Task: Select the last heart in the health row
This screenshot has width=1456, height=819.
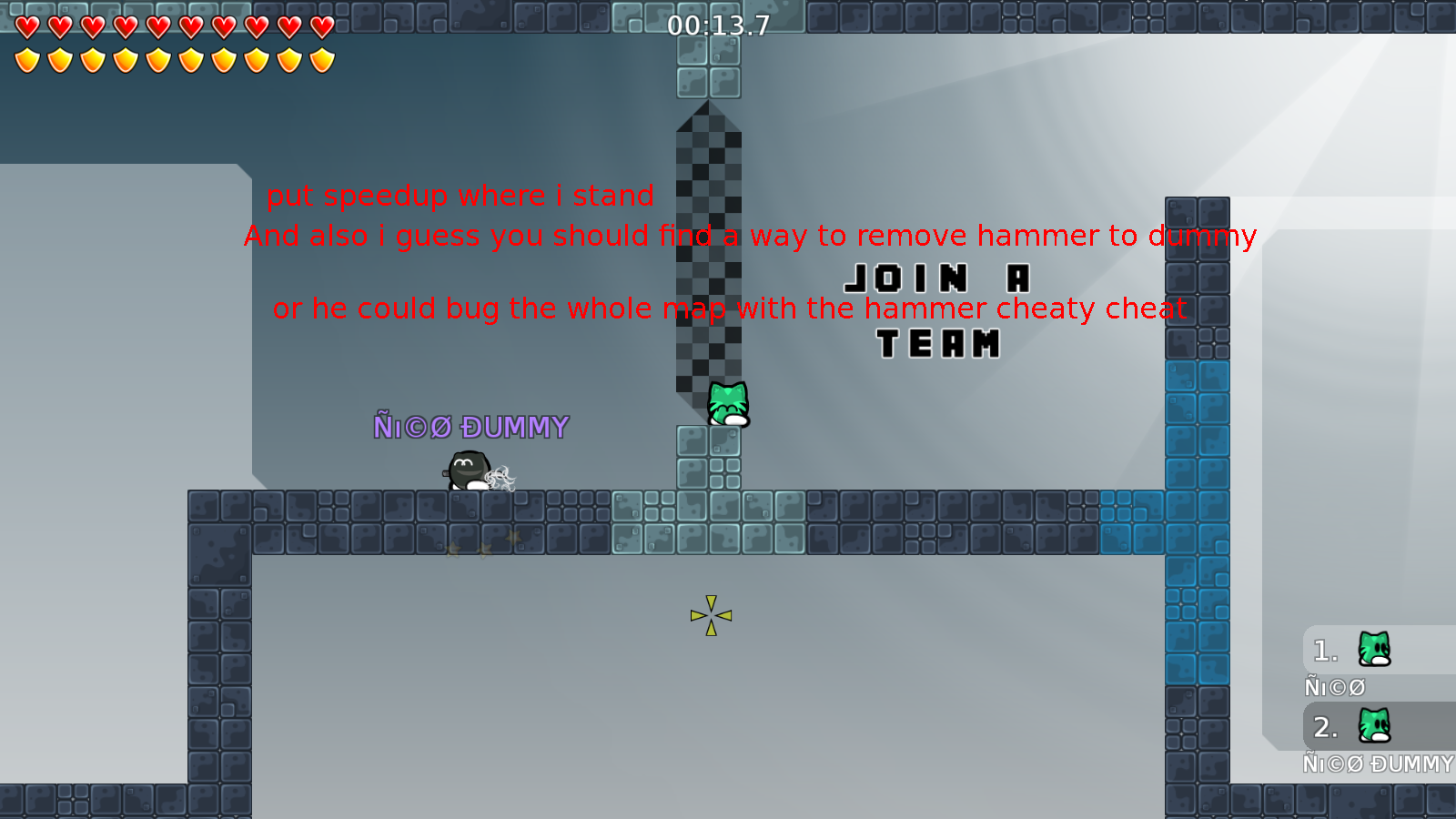Action: coord(320,27)
